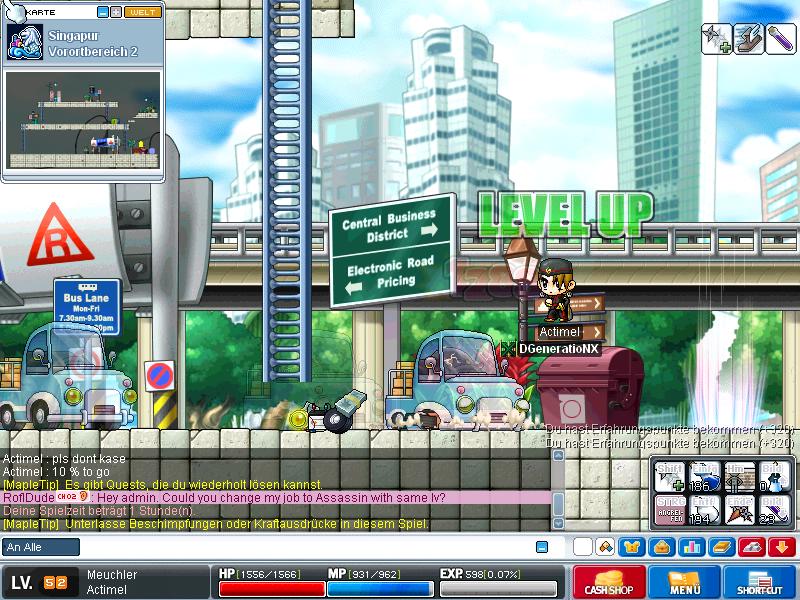Click the Singapur minimap view
This screenshot has width=800, height=600.
tap(84, 119)
